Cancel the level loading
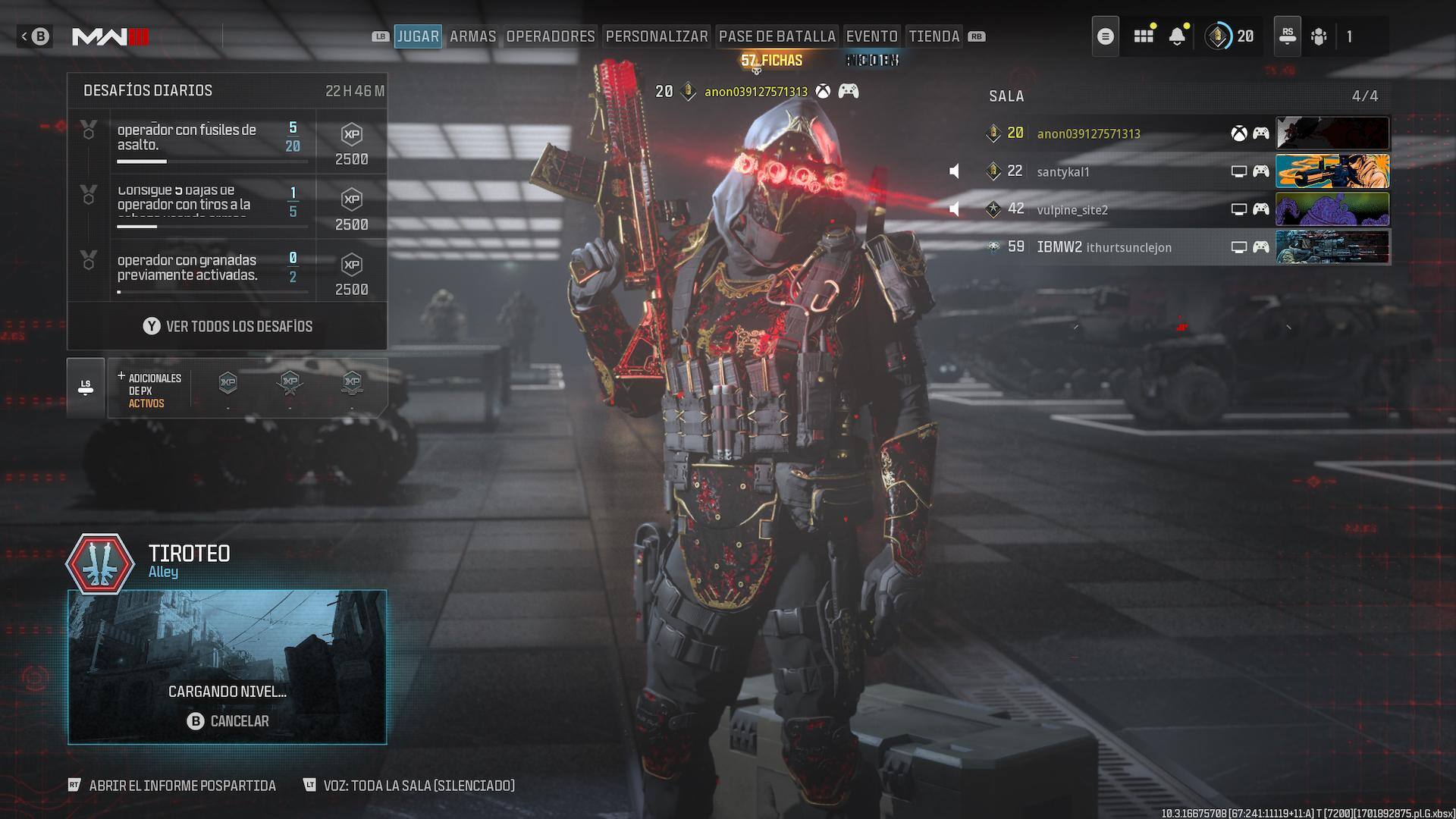The width and height of the screenshot is (1456, 819). point(227,721)
